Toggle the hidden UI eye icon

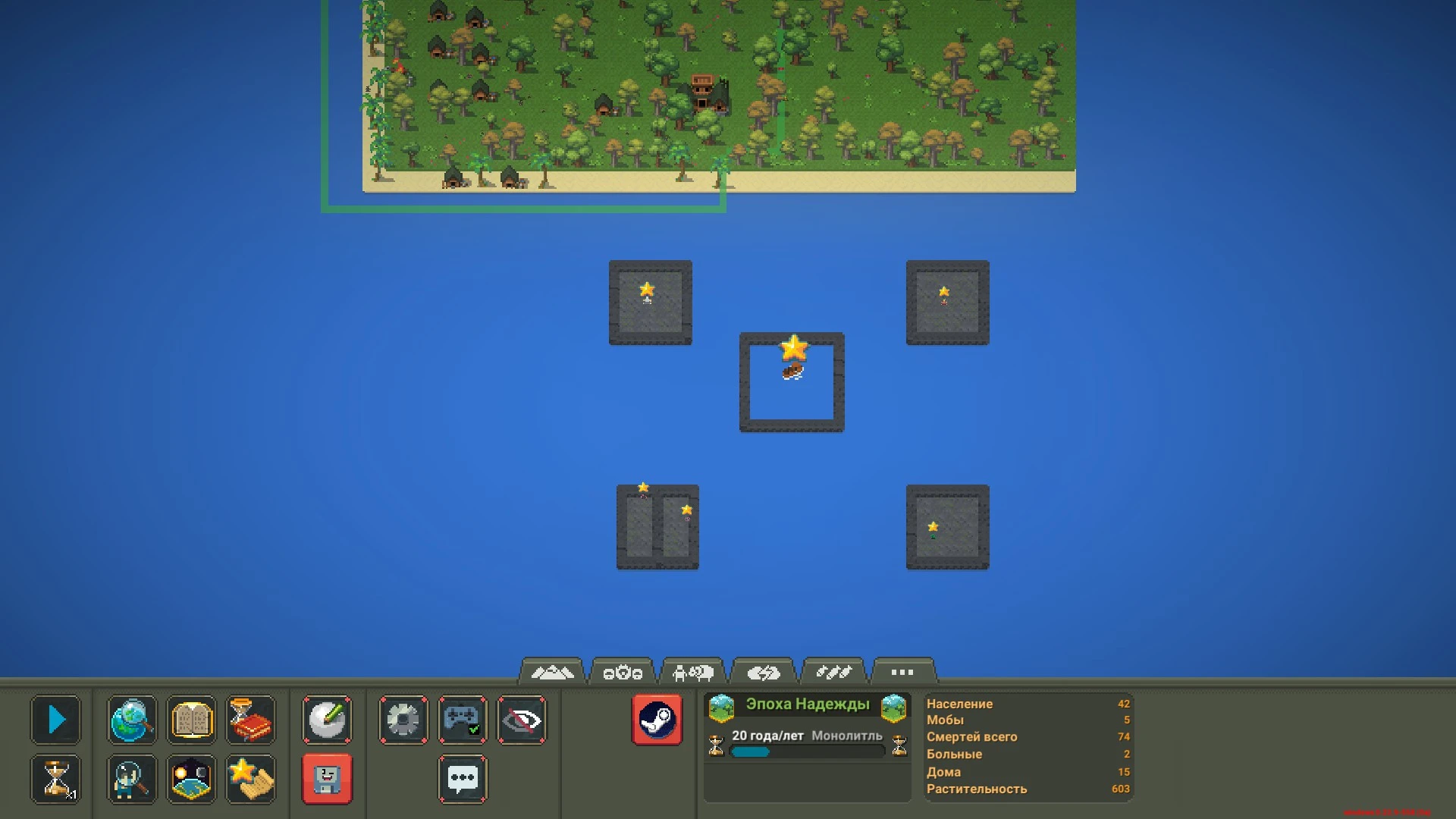[x=522, y=720]
